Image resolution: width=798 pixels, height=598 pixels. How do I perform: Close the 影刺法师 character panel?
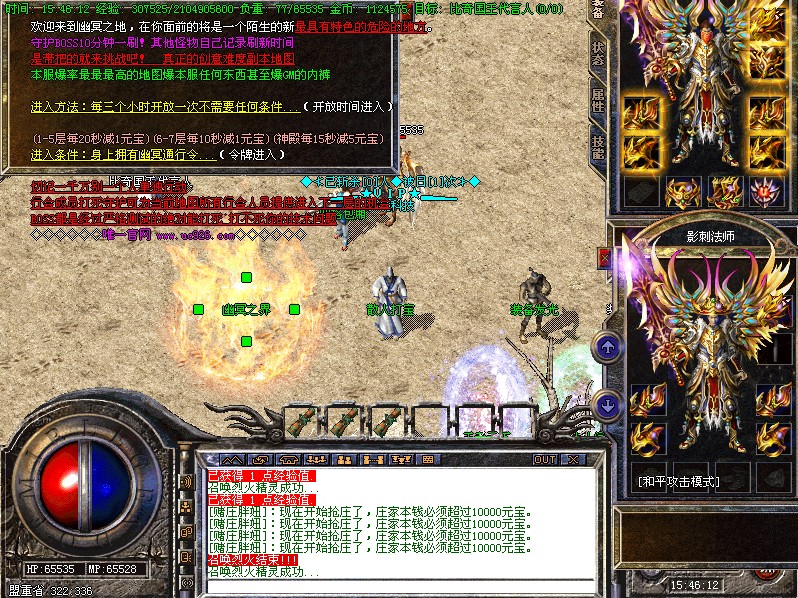[604, 258]
